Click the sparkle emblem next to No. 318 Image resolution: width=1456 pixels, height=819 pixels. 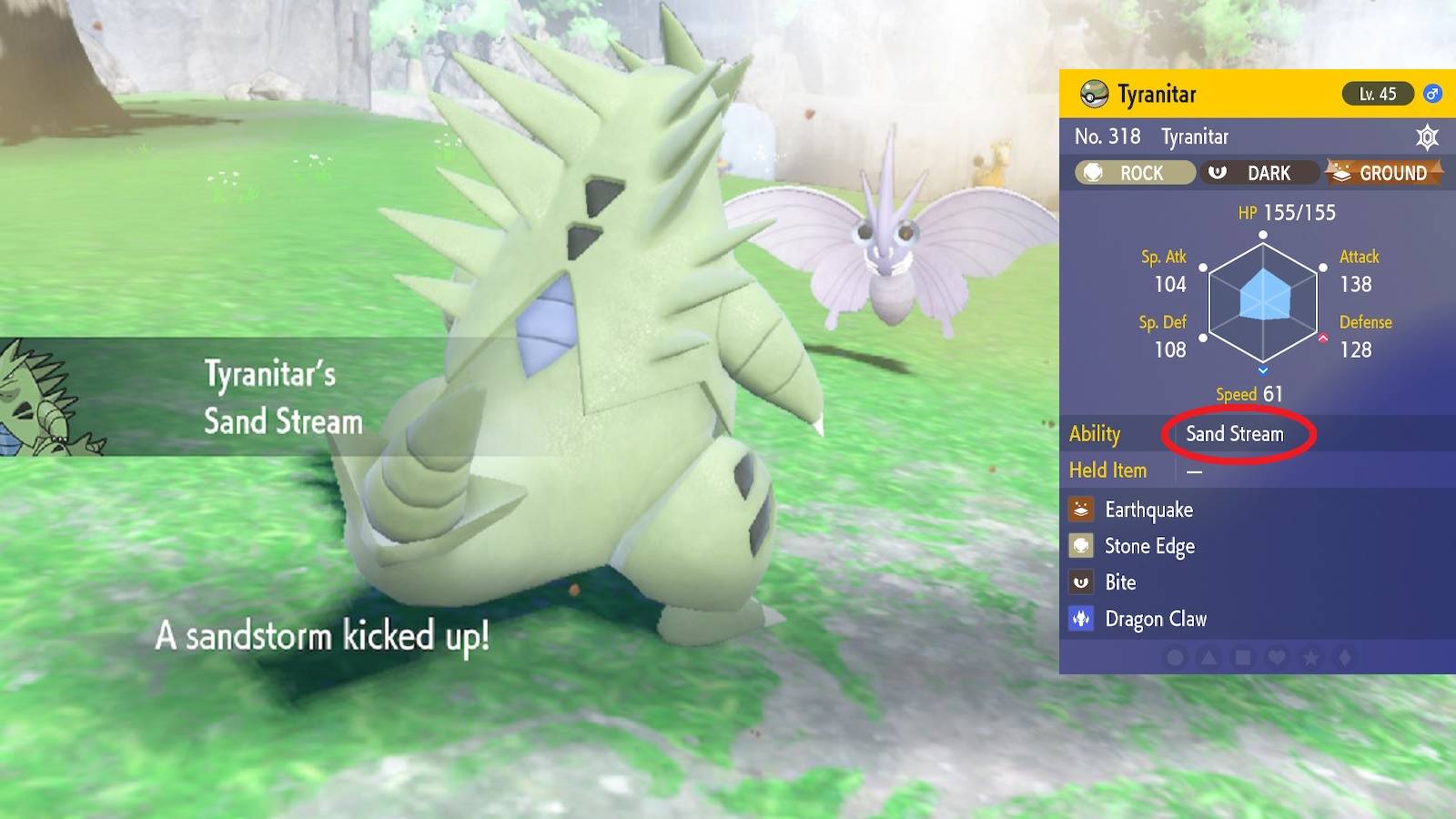point(1427,136)
